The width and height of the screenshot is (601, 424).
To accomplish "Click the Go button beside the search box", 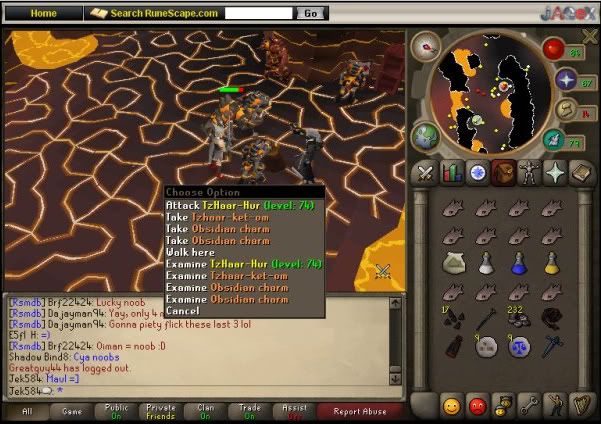I will coord(311,13).
